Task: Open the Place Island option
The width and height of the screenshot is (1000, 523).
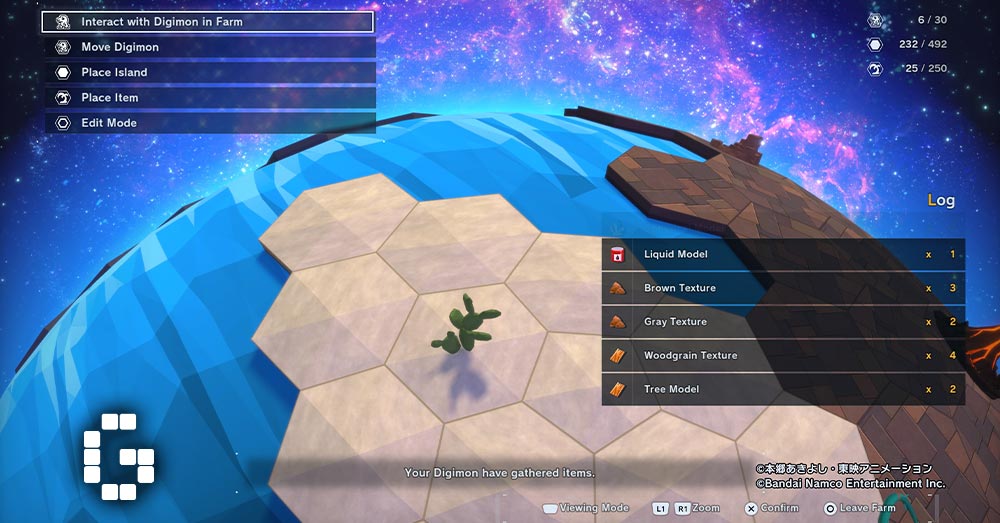Action: pyautogui.click(x=208, y=72)
